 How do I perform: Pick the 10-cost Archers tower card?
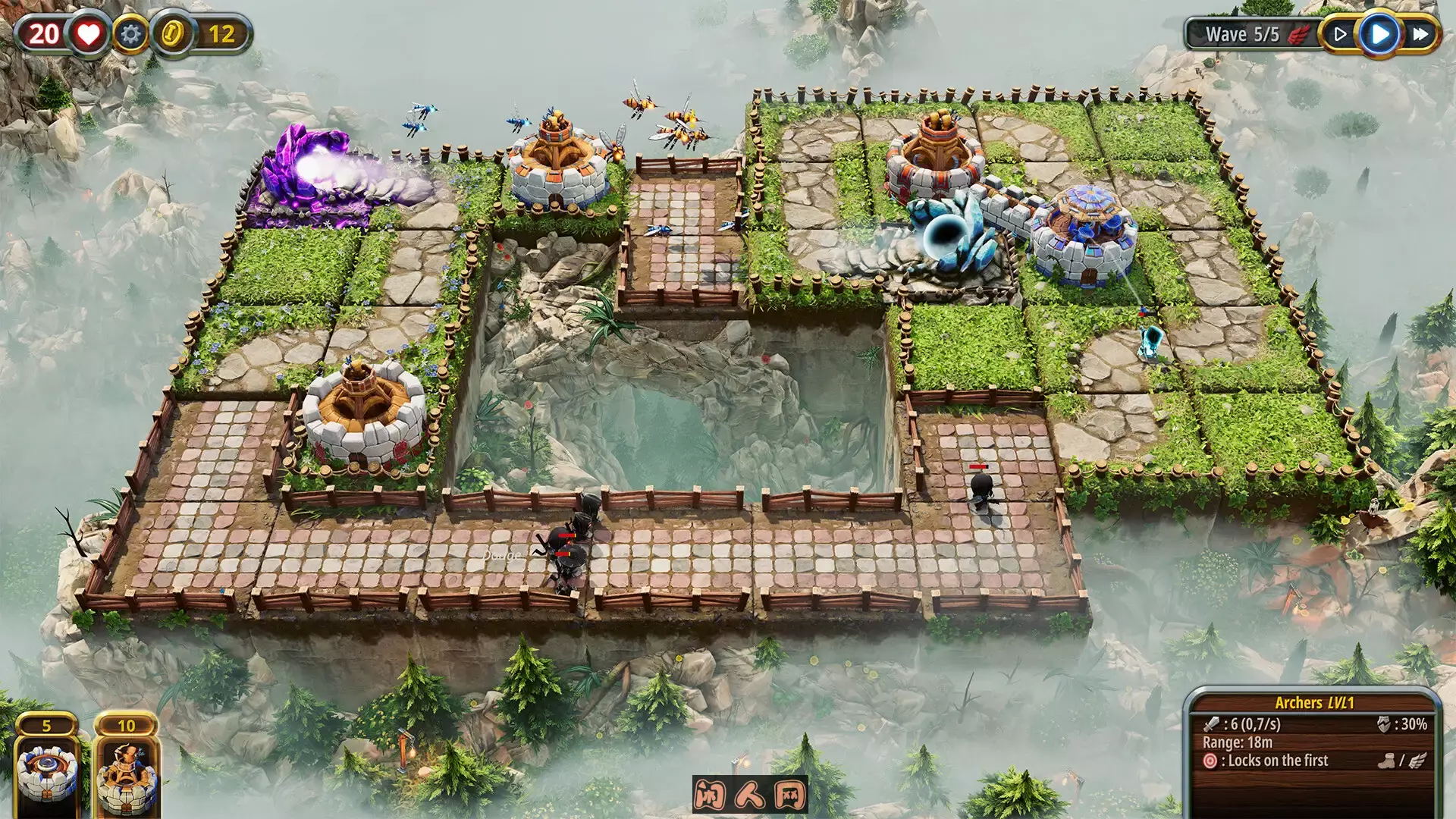[127, 767]
